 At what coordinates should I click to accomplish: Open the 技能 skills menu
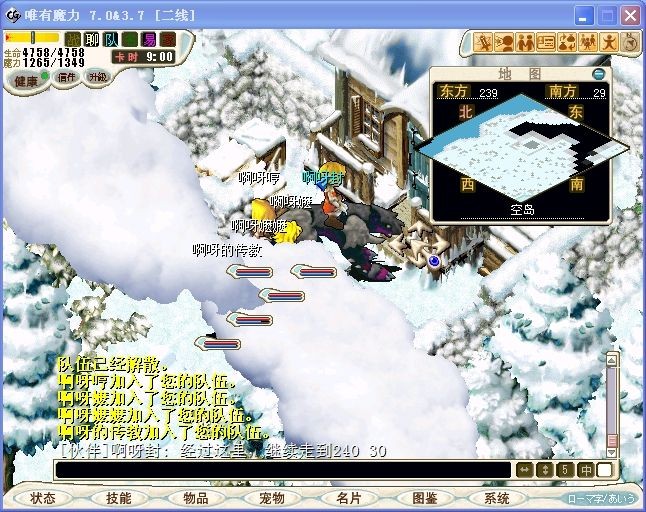click(x=119, y=498)
